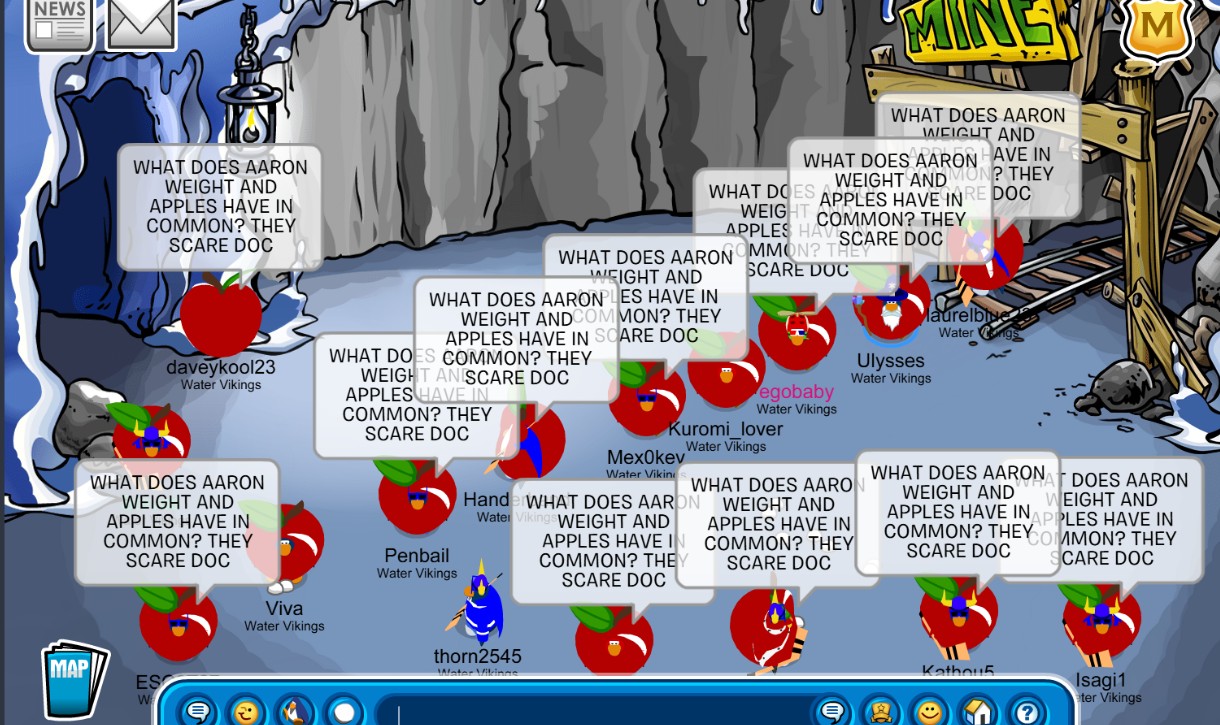1220x725 pixels.
Task: Go to your igloo via house icon
Action: click(x=978, y=712)
